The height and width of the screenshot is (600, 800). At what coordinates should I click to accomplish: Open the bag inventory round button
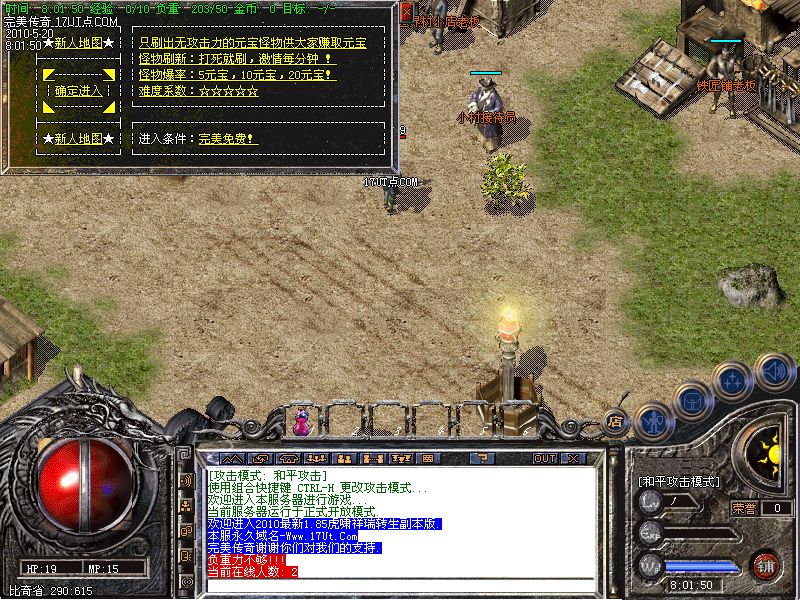tap(692, 400)
